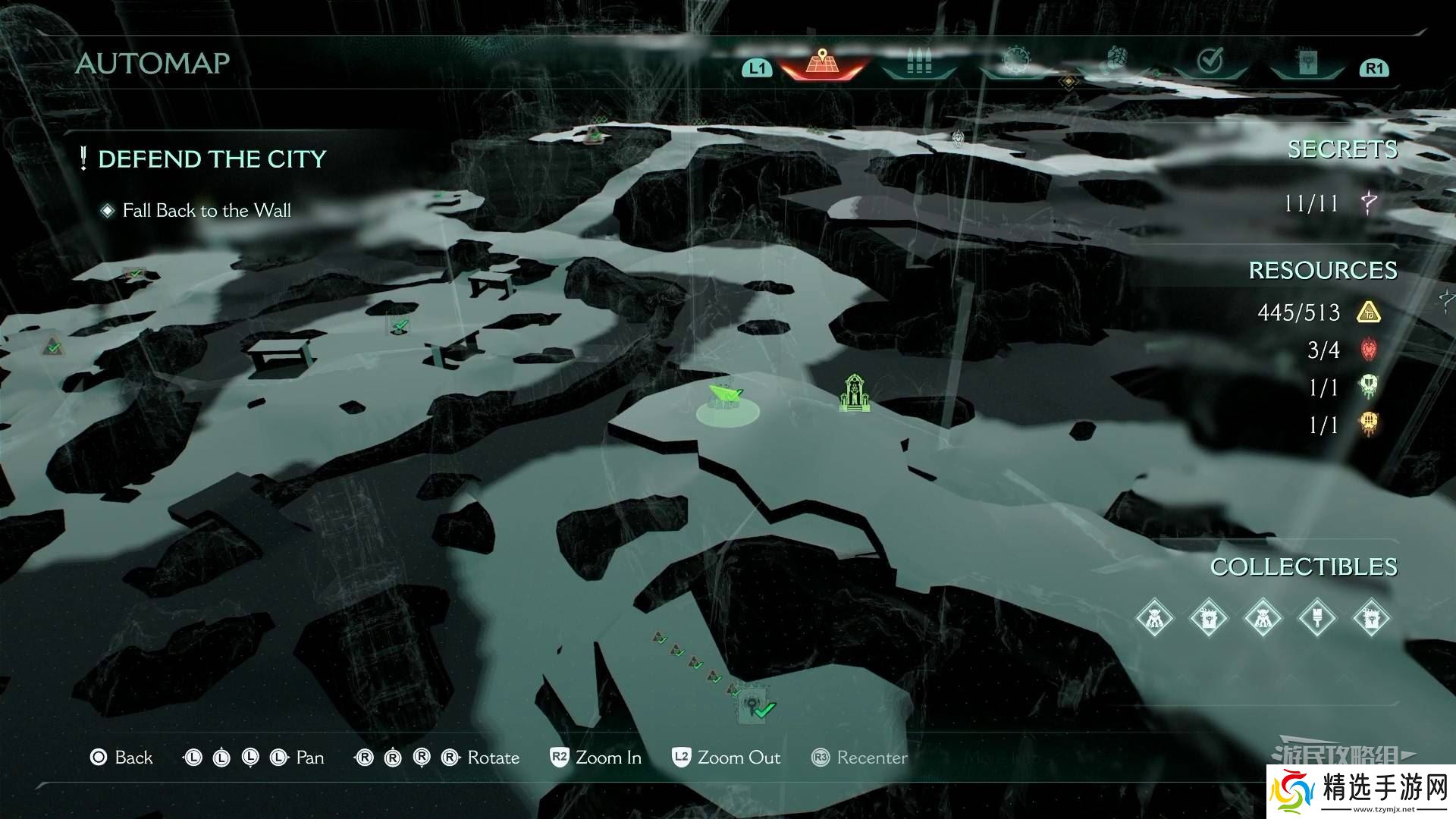Select the green player arrow marker
The height and width of the screenshot is (819, 1456).
point(726,397)
